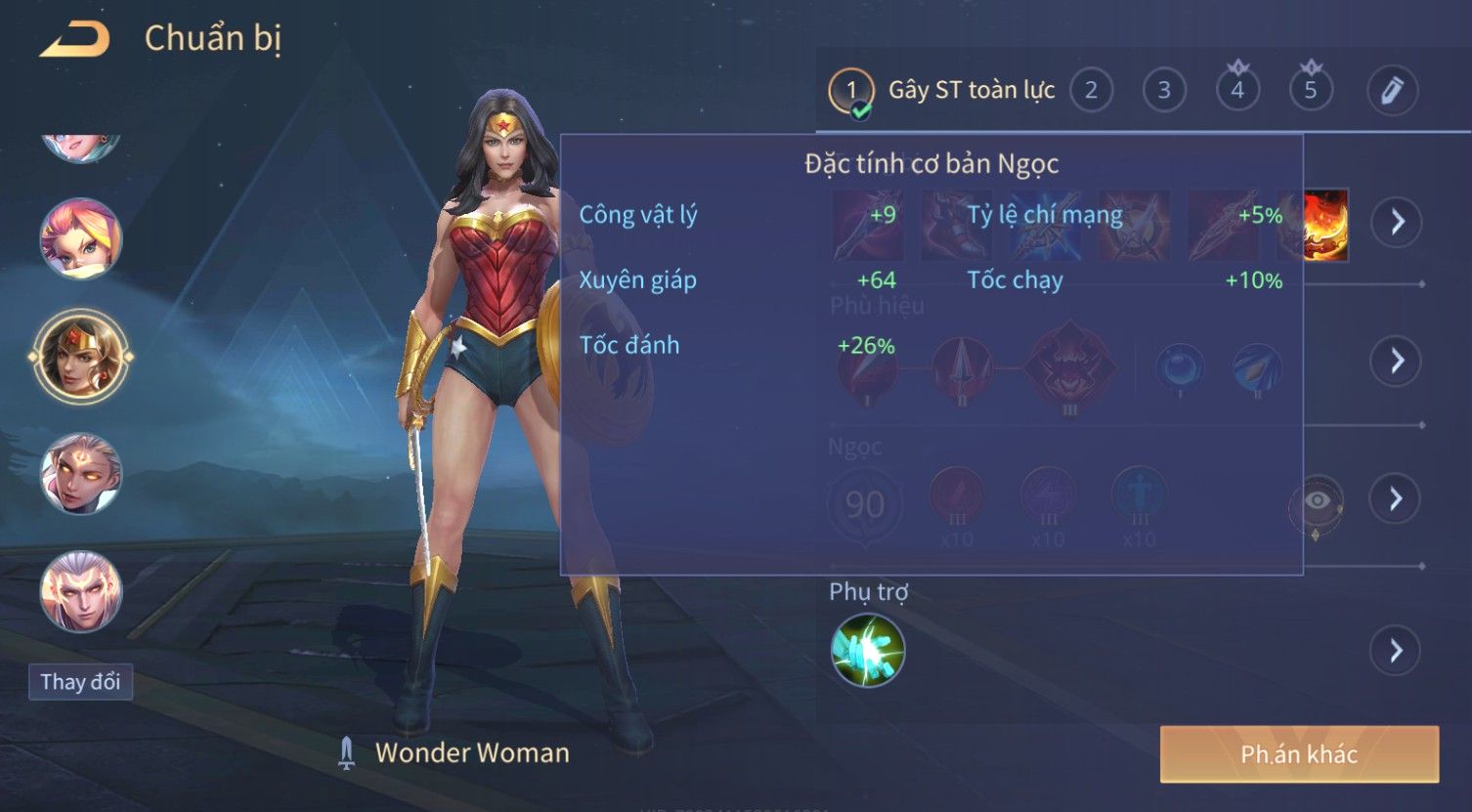This screenshot has height=812, width=1472.
Task: Switch to loadout preset 3
Action: (x=1164, y=91)
